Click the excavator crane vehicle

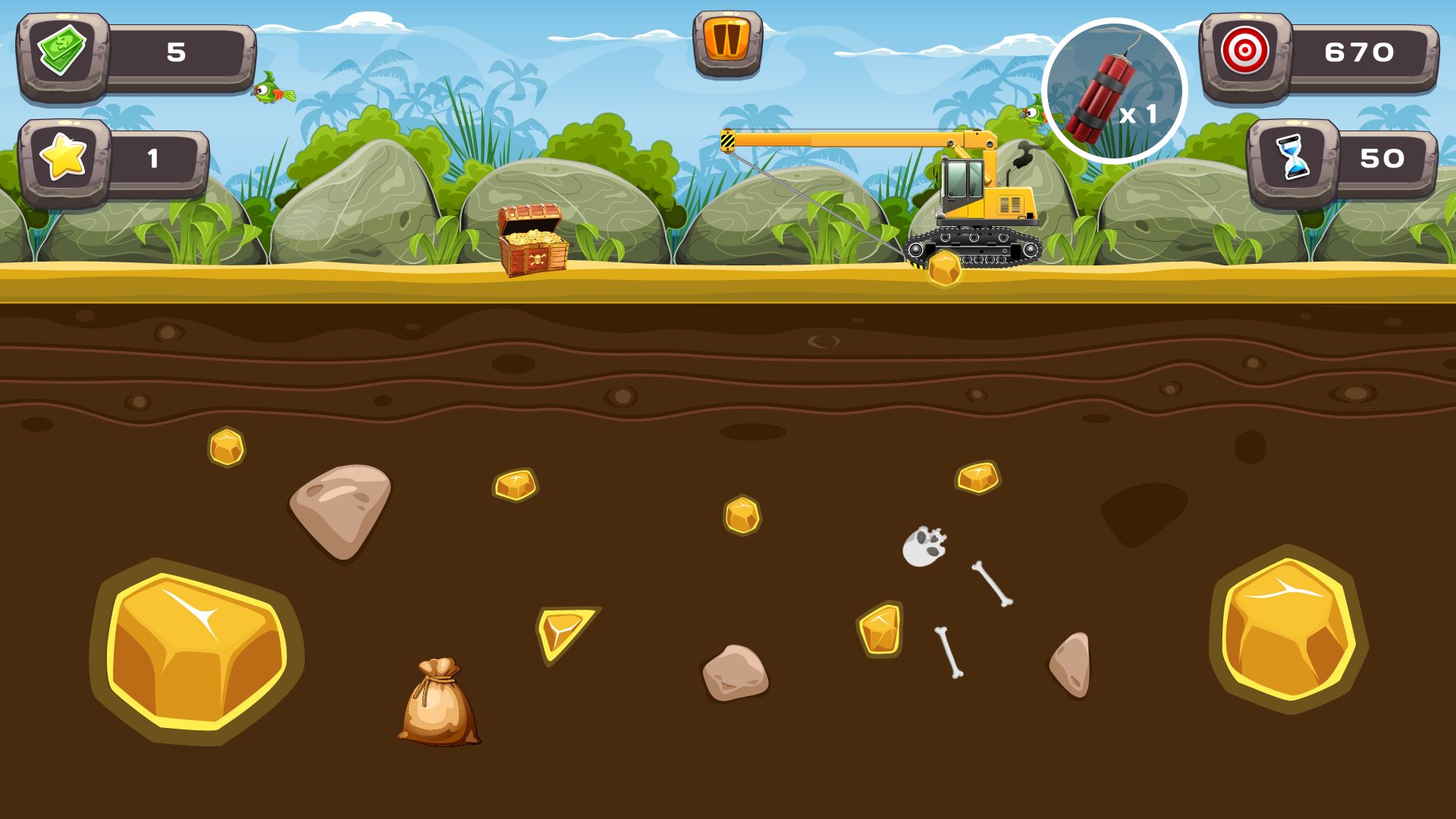point(978,197)
